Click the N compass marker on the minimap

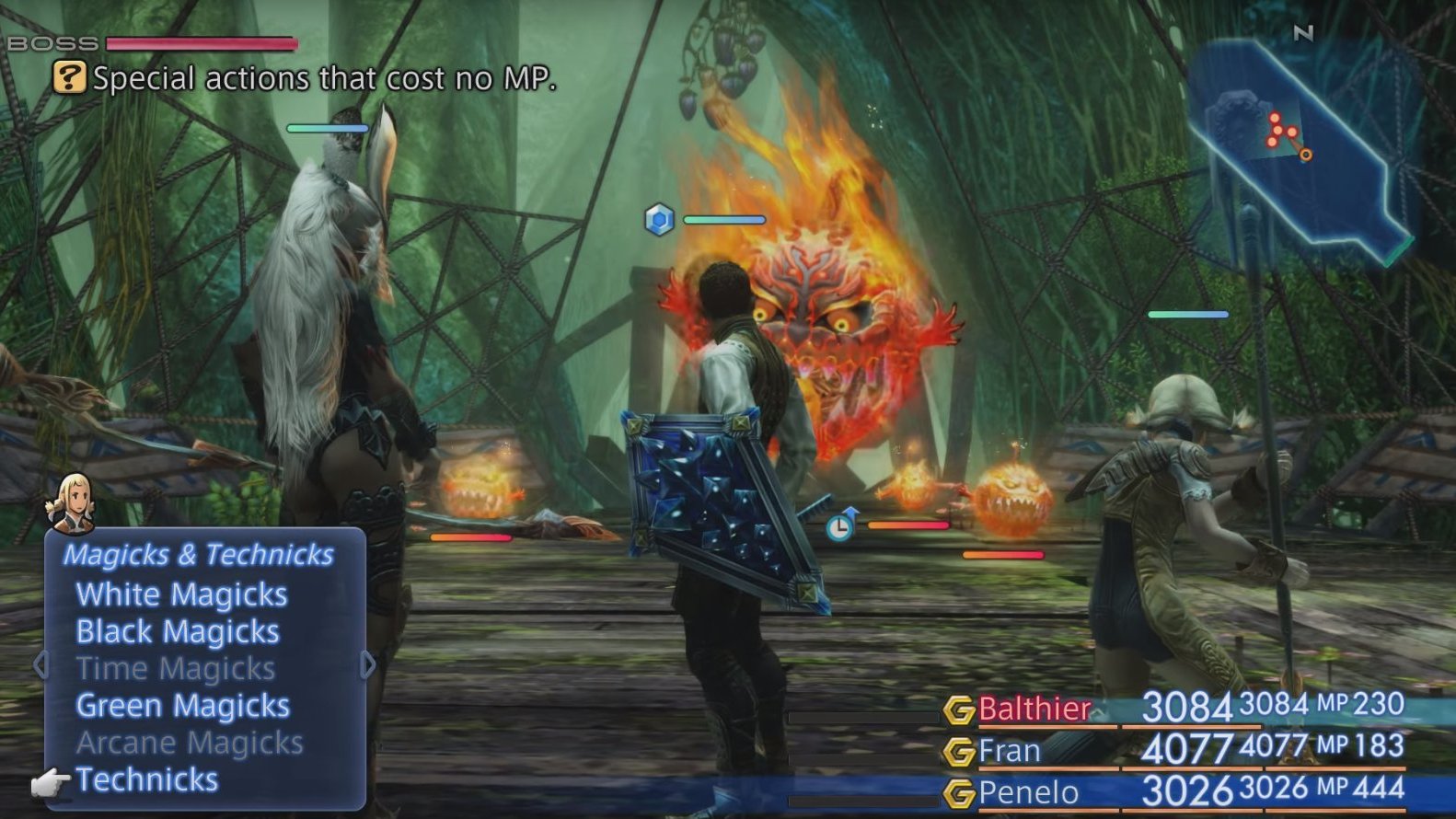[1304, 32]
